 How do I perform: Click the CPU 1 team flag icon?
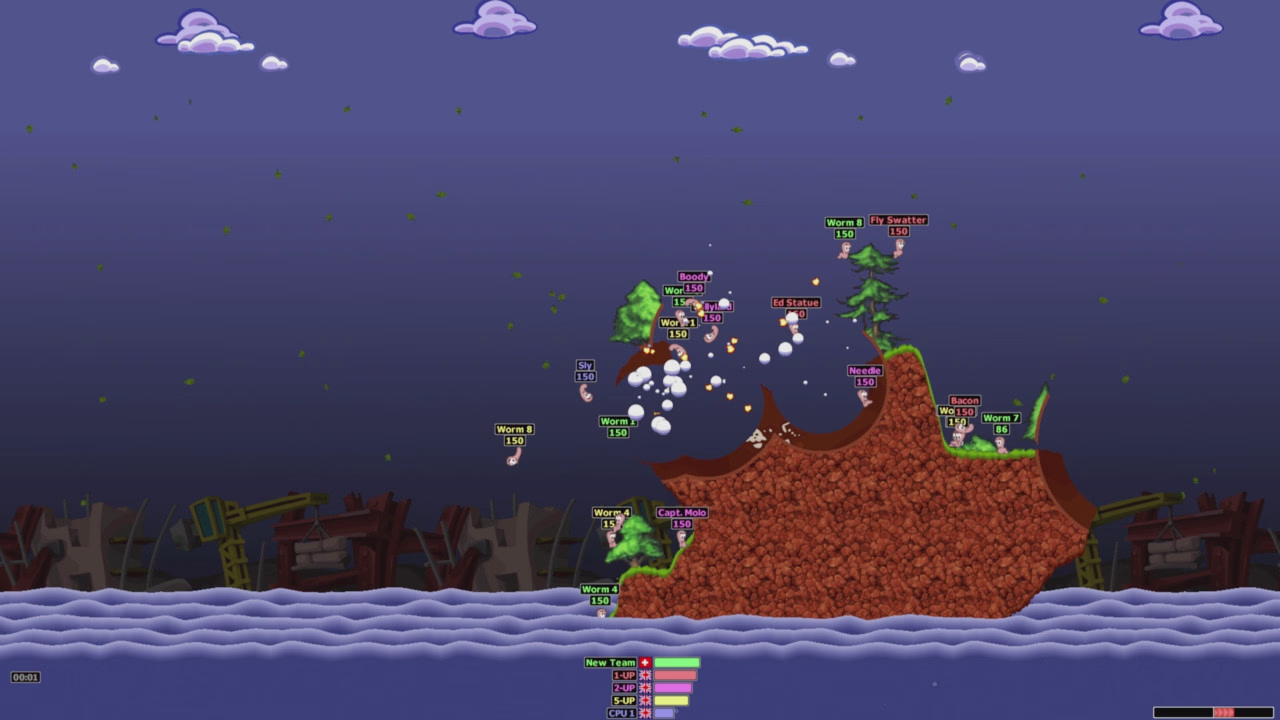click(645, 712)
